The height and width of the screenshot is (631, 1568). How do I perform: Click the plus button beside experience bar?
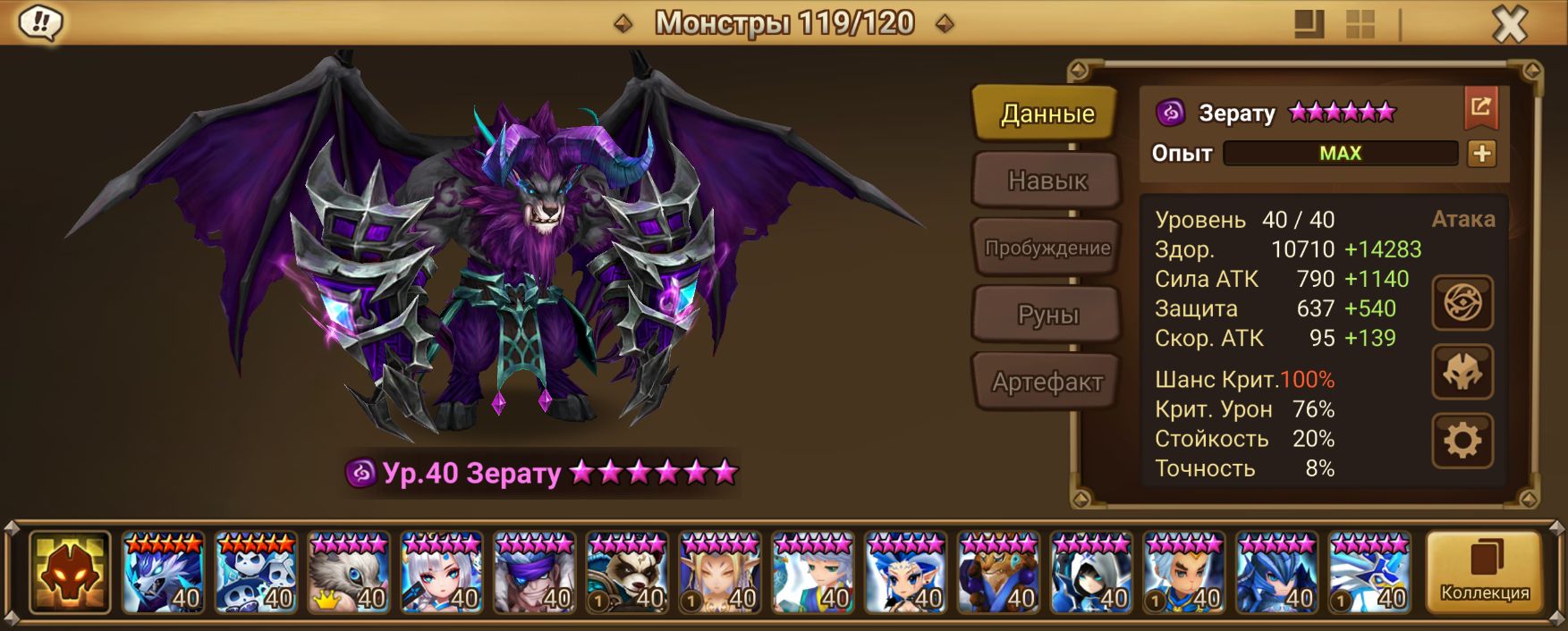point(1481,154)
